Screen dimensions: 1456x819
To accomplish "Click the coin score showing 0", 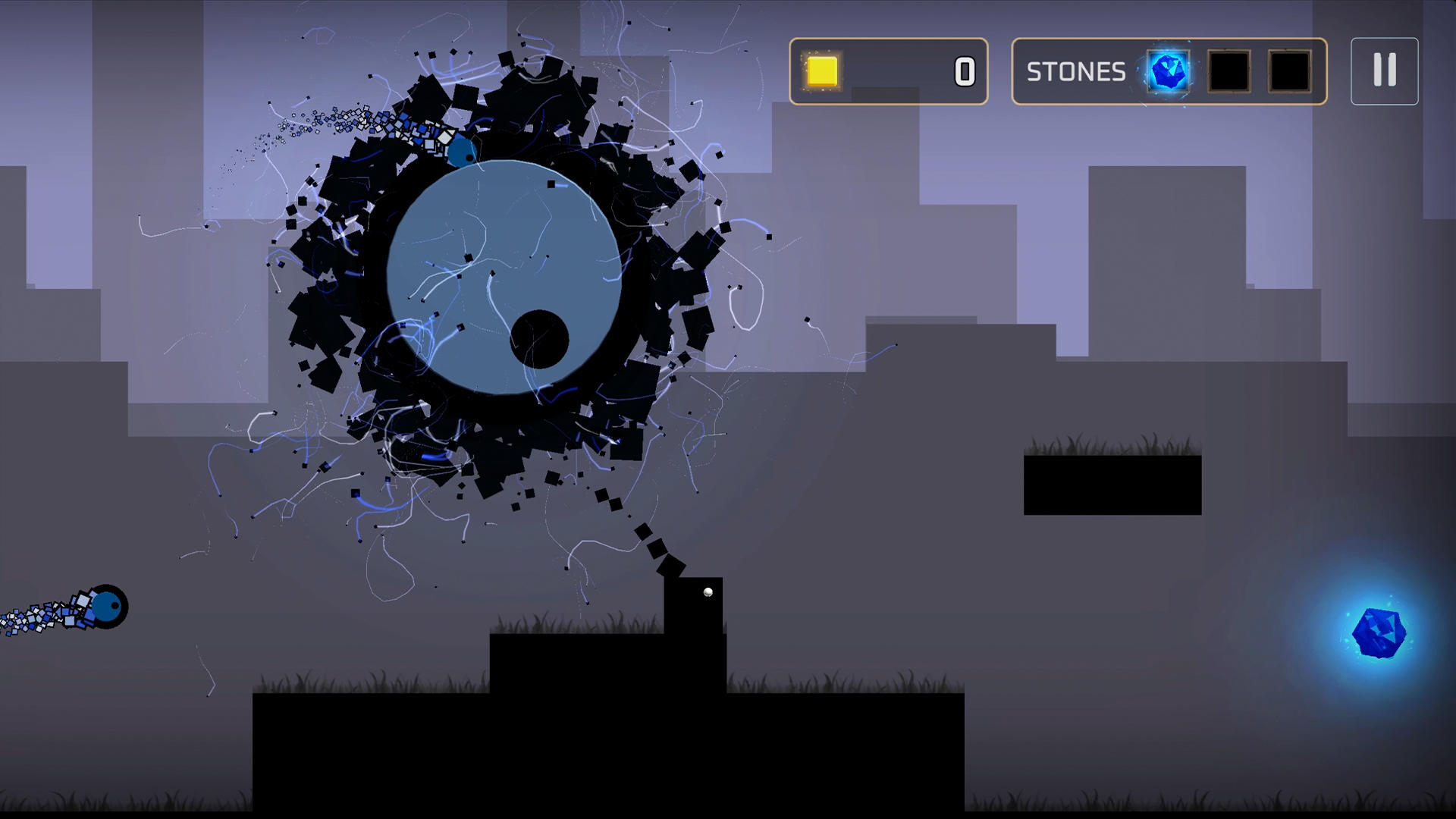I will [x=963, y=72].
